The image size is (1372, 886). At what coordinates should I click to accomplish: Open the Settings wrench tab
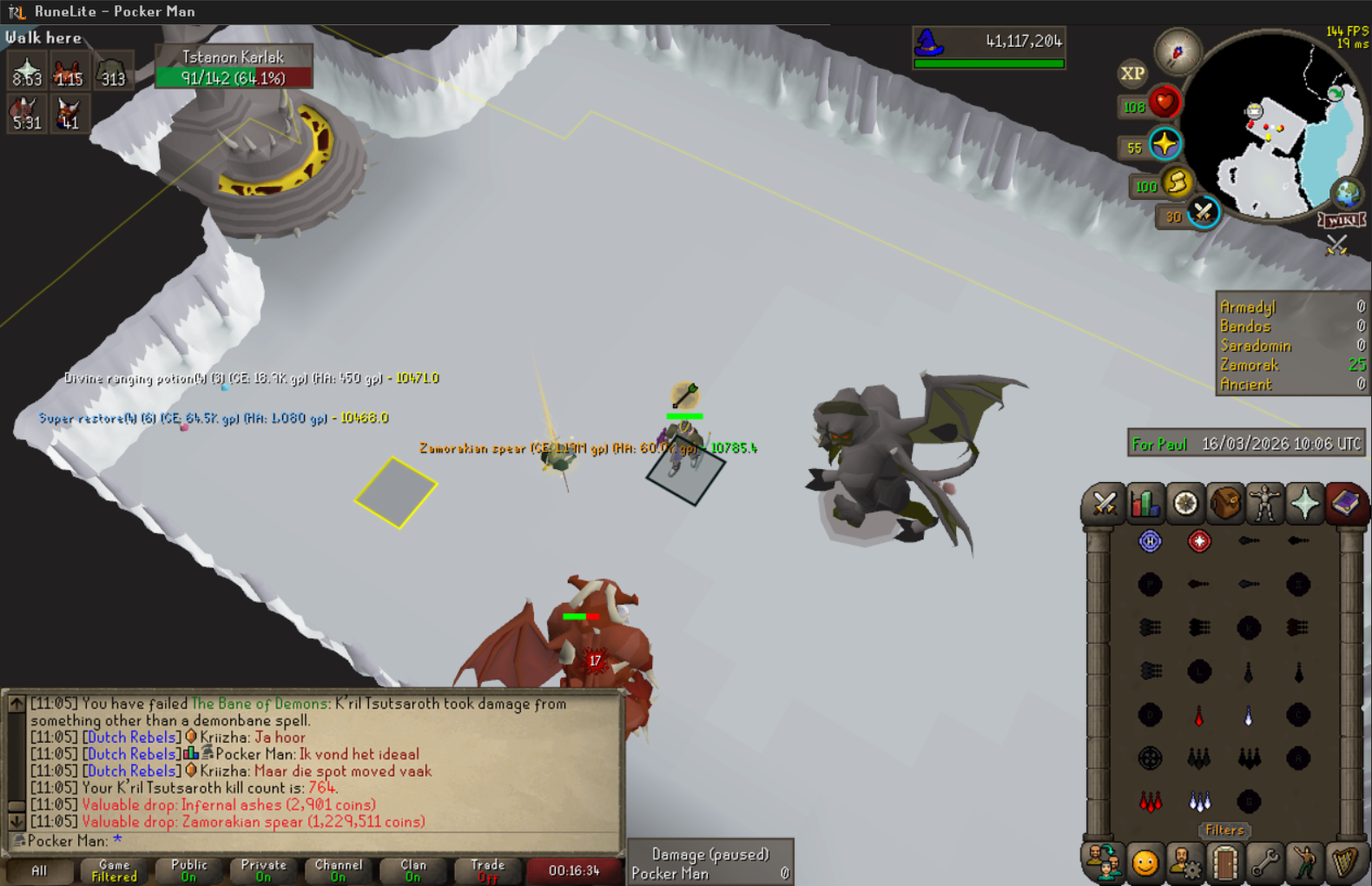[1265, 863]
